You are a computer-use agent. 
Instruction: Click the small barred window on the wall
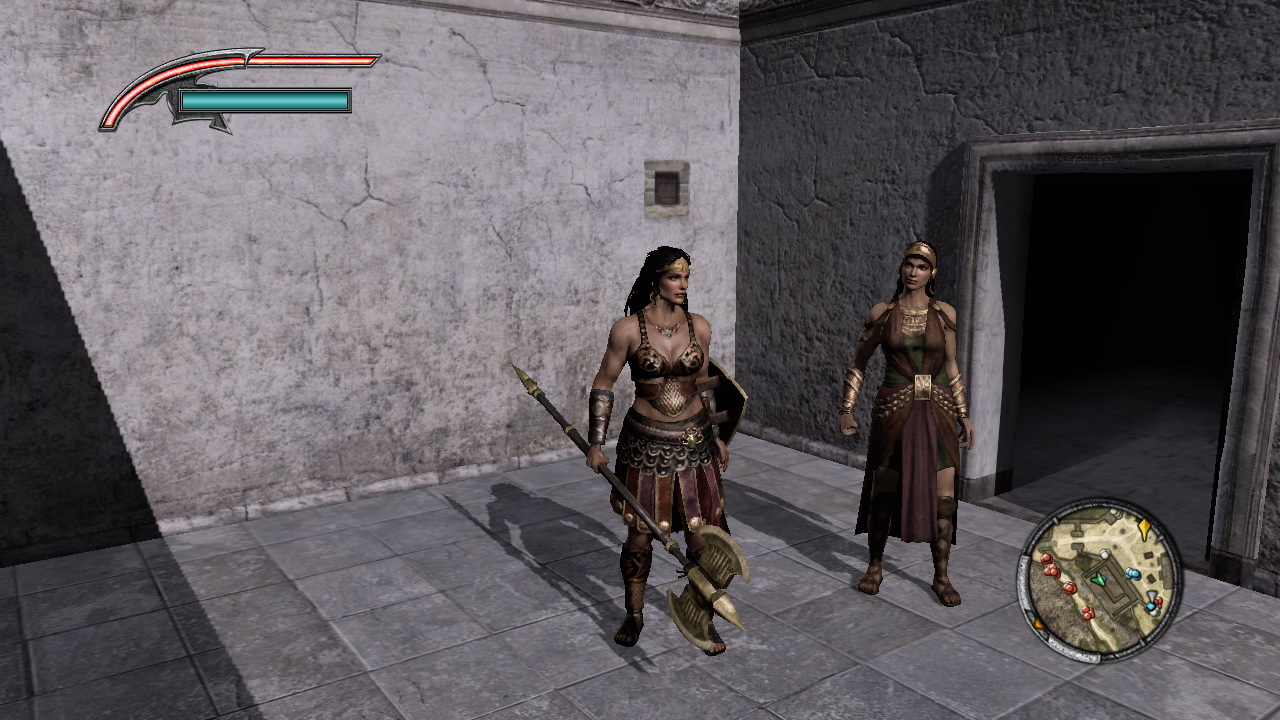(665, 185)
